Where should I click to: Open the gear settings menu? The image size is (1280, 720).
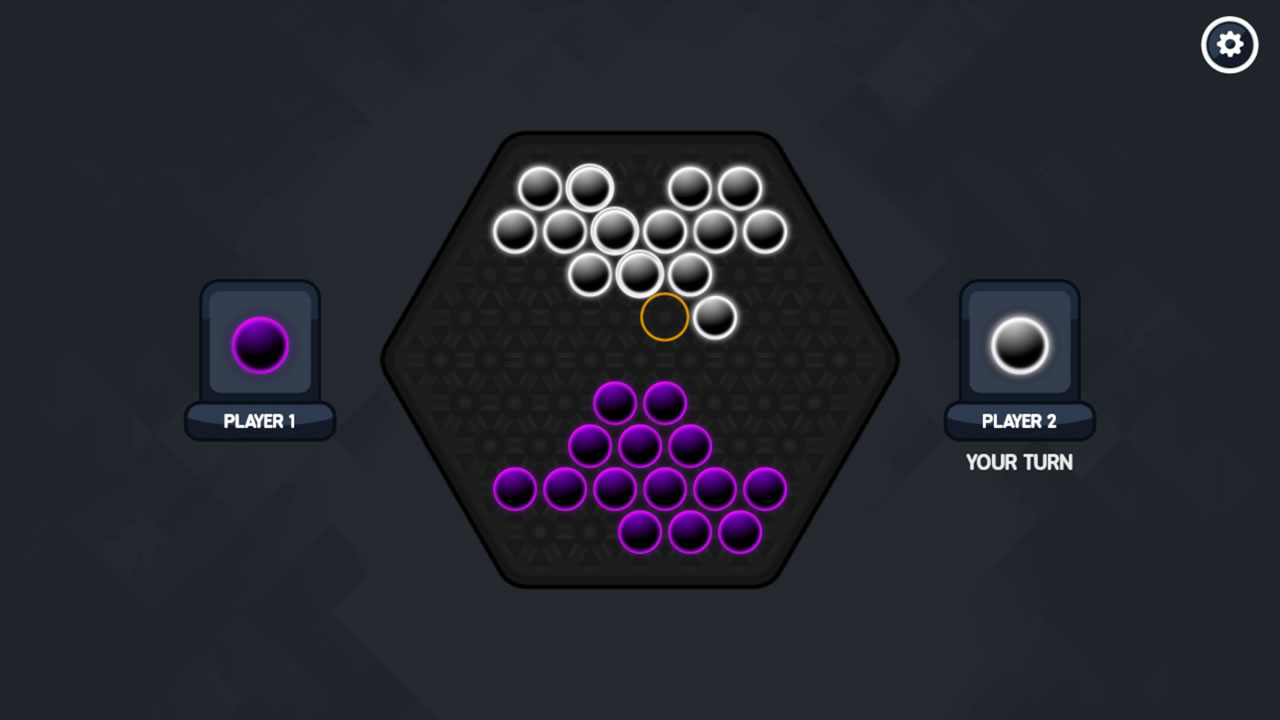pyautogui.click(x=1229, y=45)
